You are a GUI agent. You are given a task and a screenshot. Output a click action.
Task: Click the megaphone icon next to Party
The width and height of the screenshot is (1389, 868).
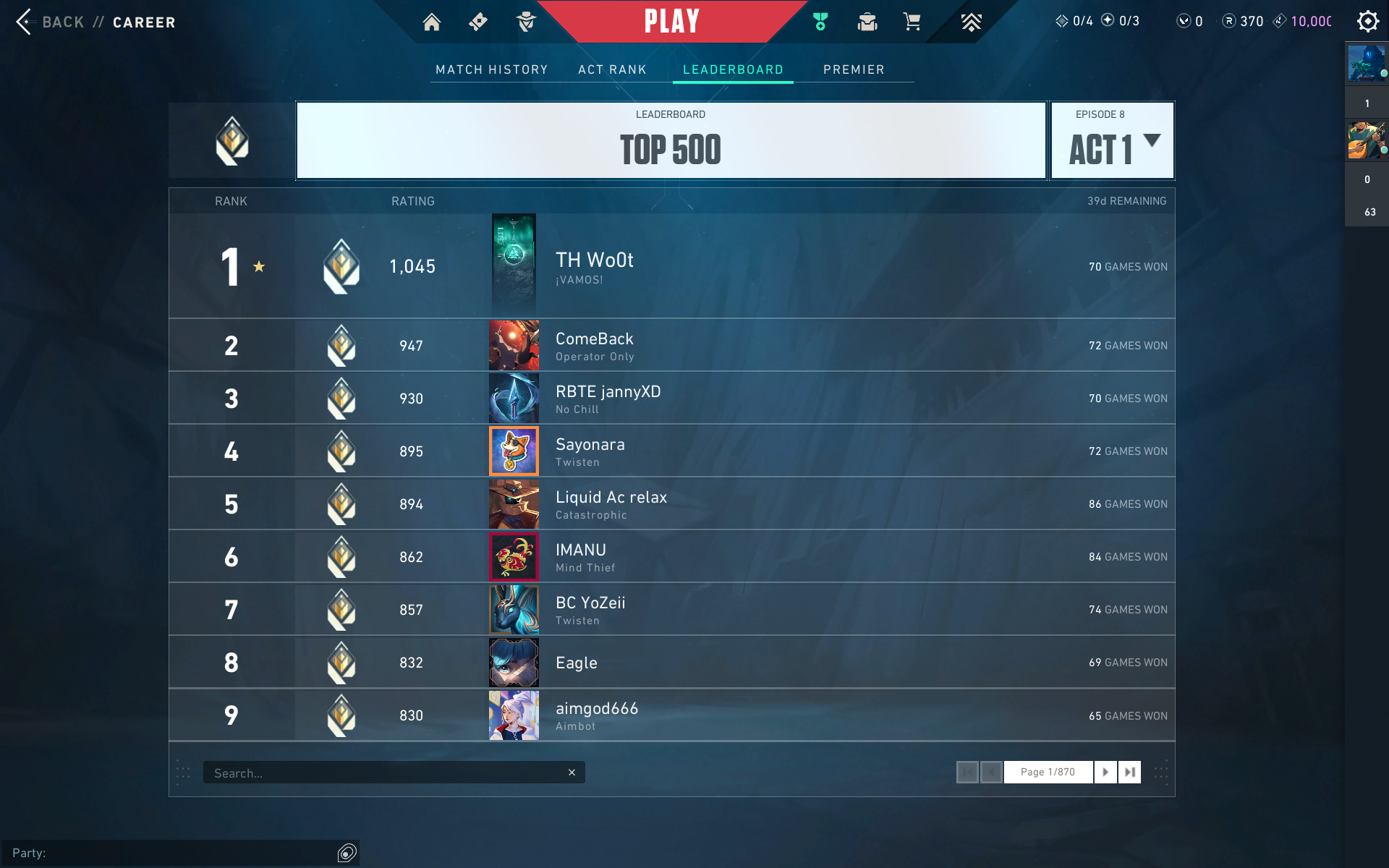[x=347, y=854]
